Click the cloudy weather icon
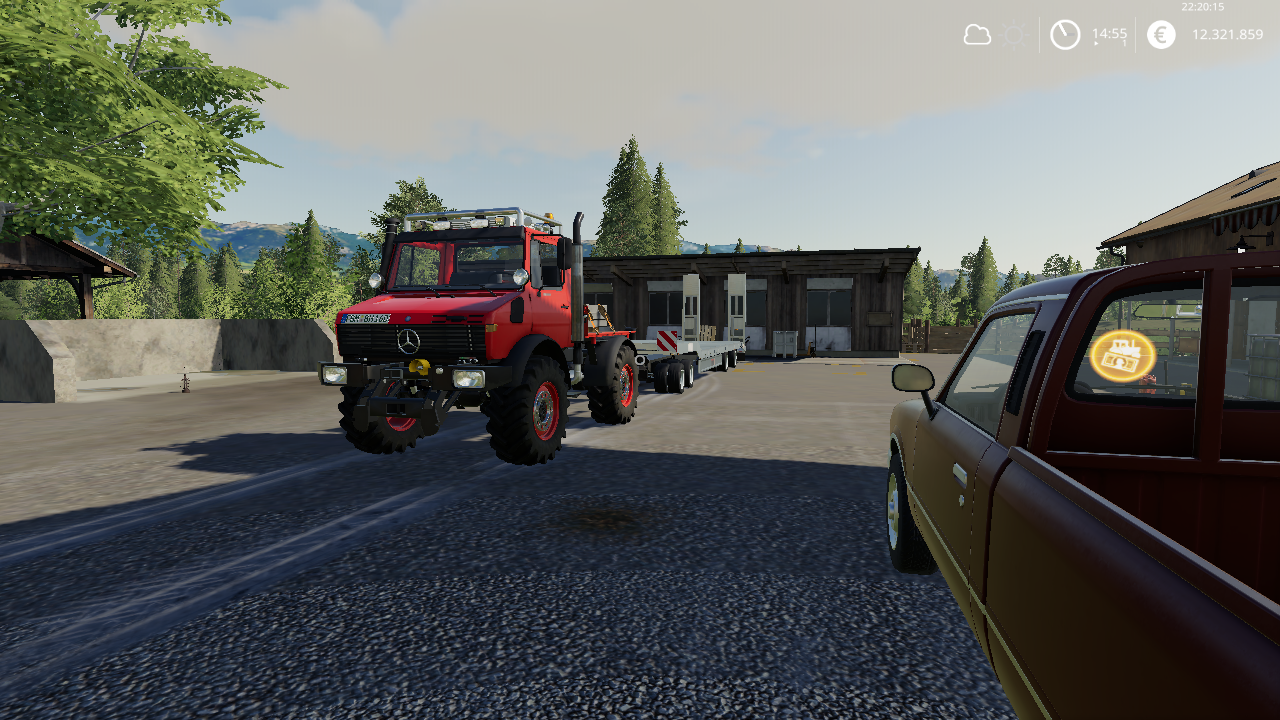The image size is (1280, 720). tap(976, 35)
